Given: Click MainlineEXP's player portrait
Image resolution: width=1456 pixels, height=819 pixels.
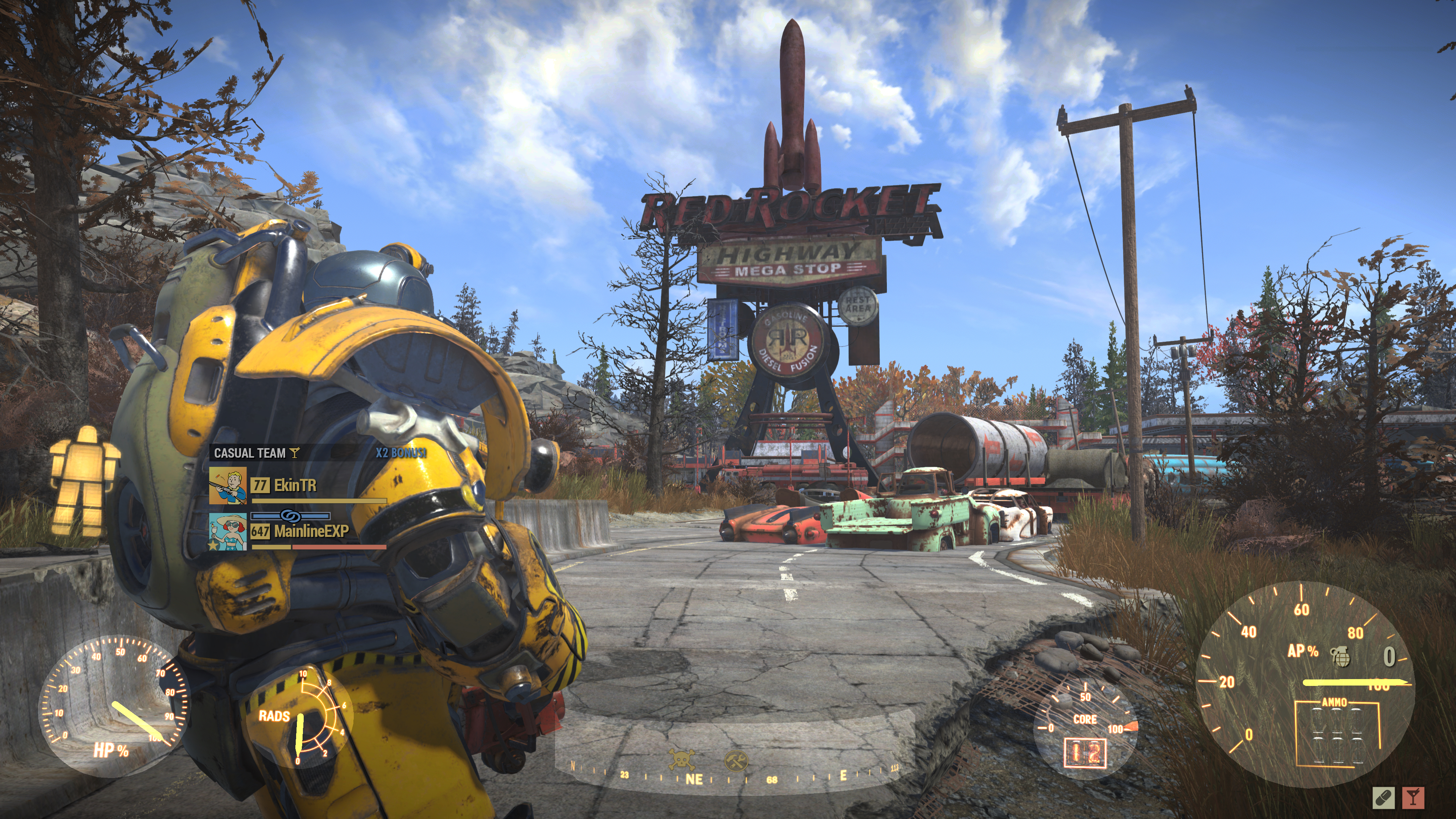Looking at the screenshot, I should [228, 532].
